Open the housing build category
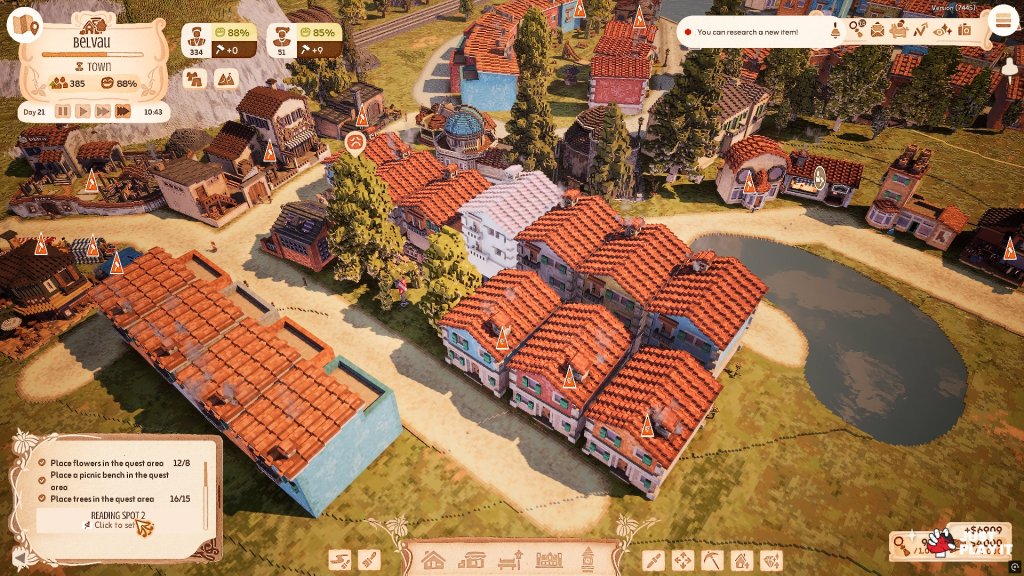 pyautogui.click(x=432, y=560)
